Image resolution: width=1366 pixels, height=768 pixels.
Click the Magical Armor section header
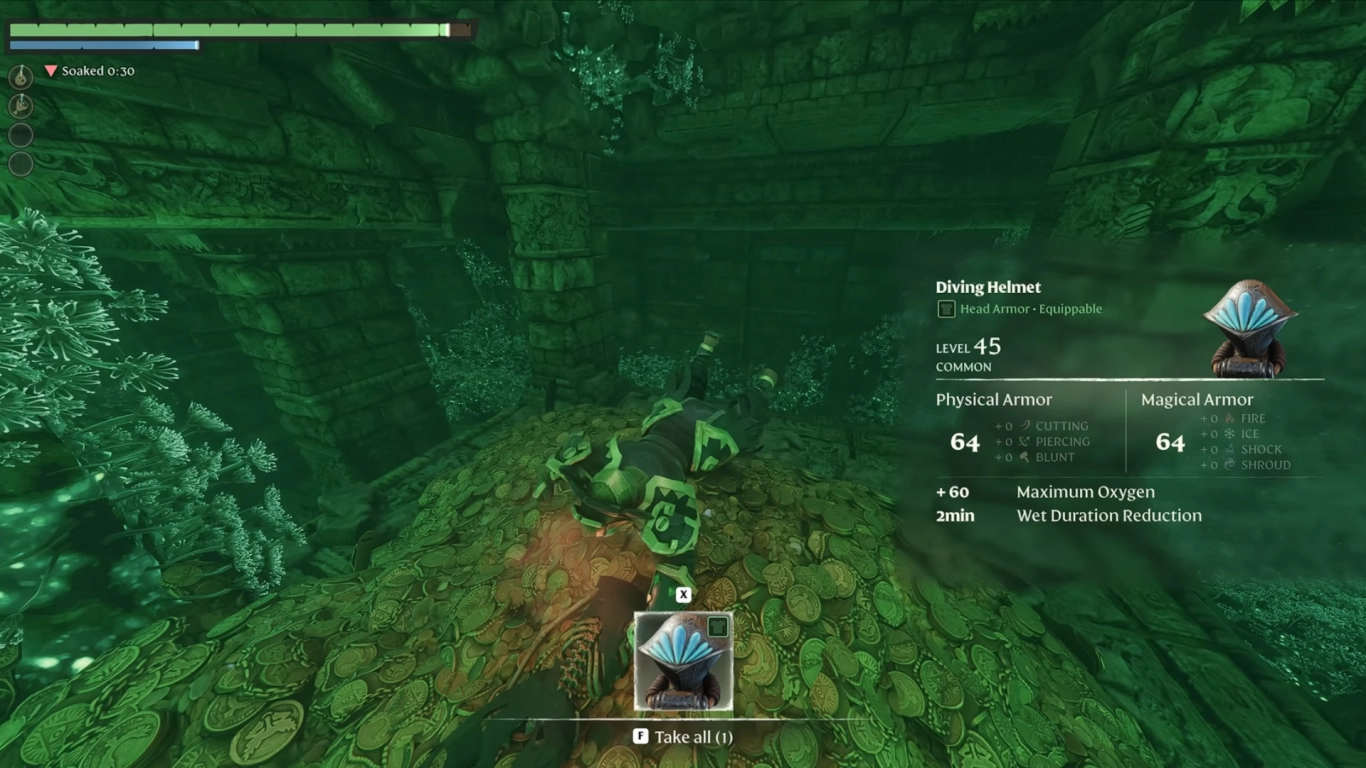pos(1197,399)
